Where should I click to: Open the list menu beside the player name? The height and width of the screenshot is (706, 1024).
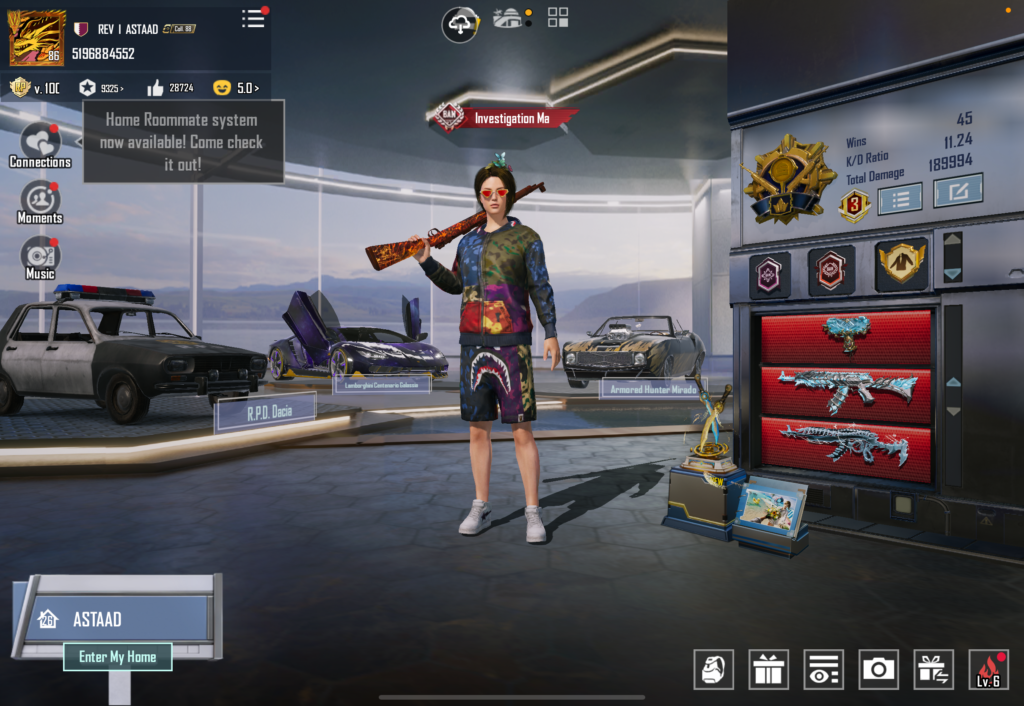(x=254, y=18)
